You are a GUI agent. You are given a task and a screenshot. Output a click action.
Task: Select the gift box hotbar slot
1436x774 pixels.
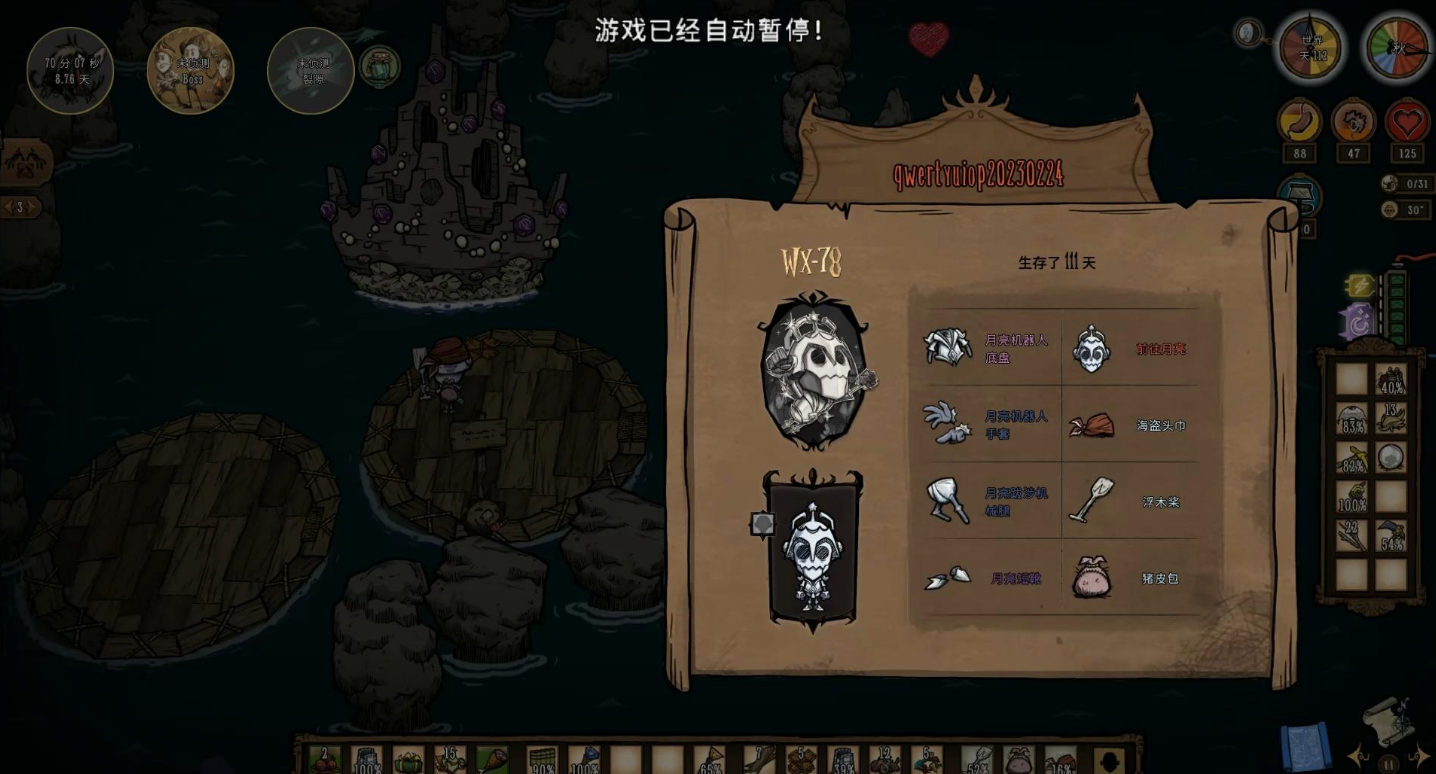408,761
